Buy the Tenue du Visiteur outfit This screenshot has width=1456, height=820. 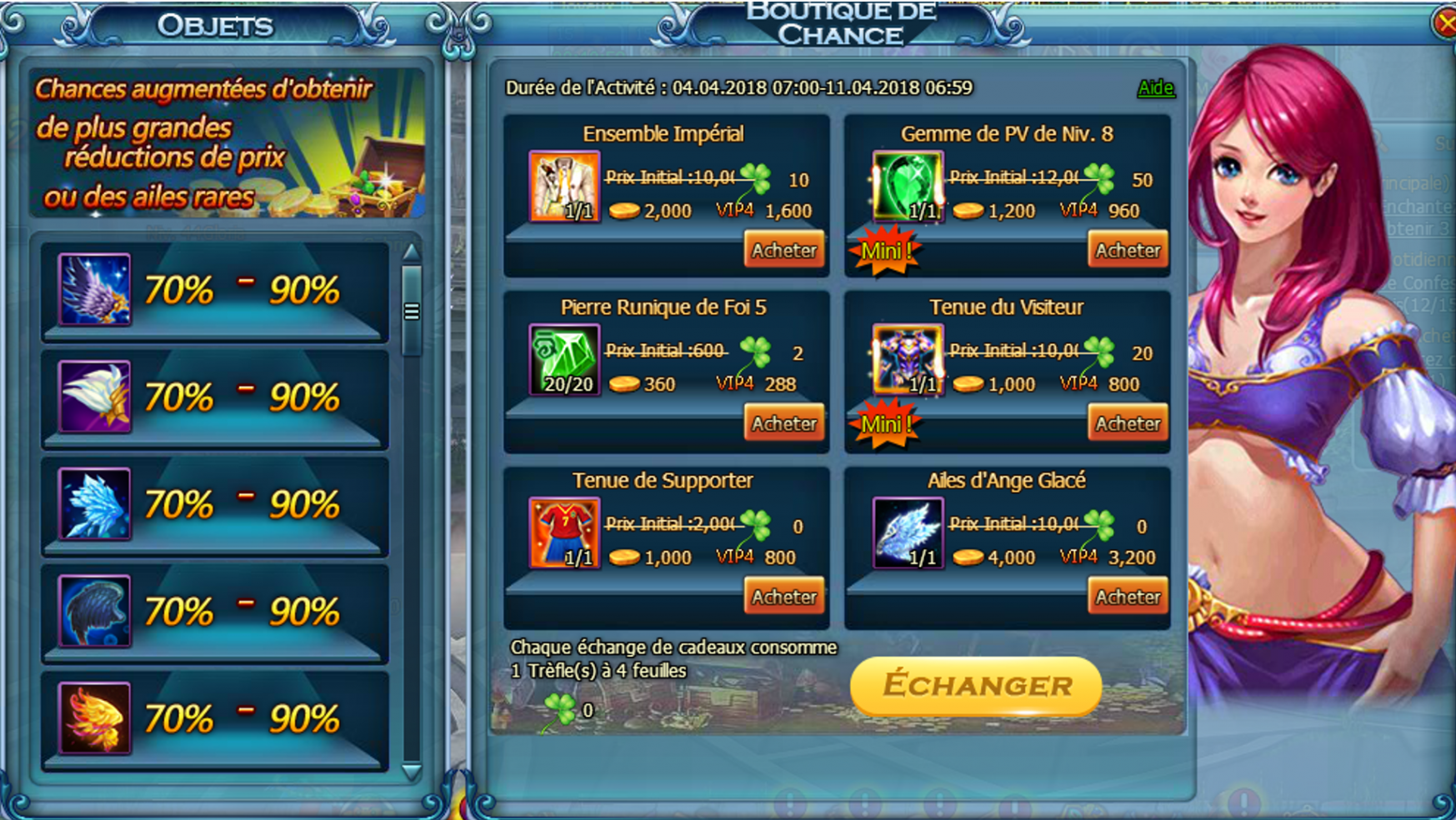point(1127,423)
